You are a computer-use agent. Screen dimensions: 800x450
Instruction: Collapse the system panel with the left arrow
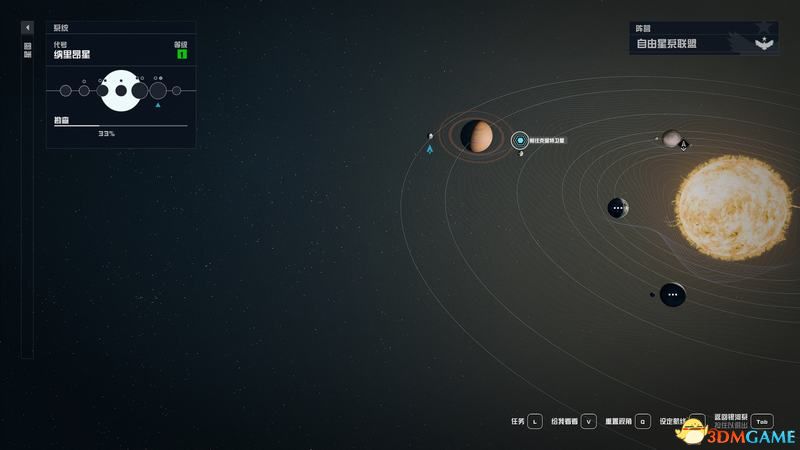pos(27,28)
